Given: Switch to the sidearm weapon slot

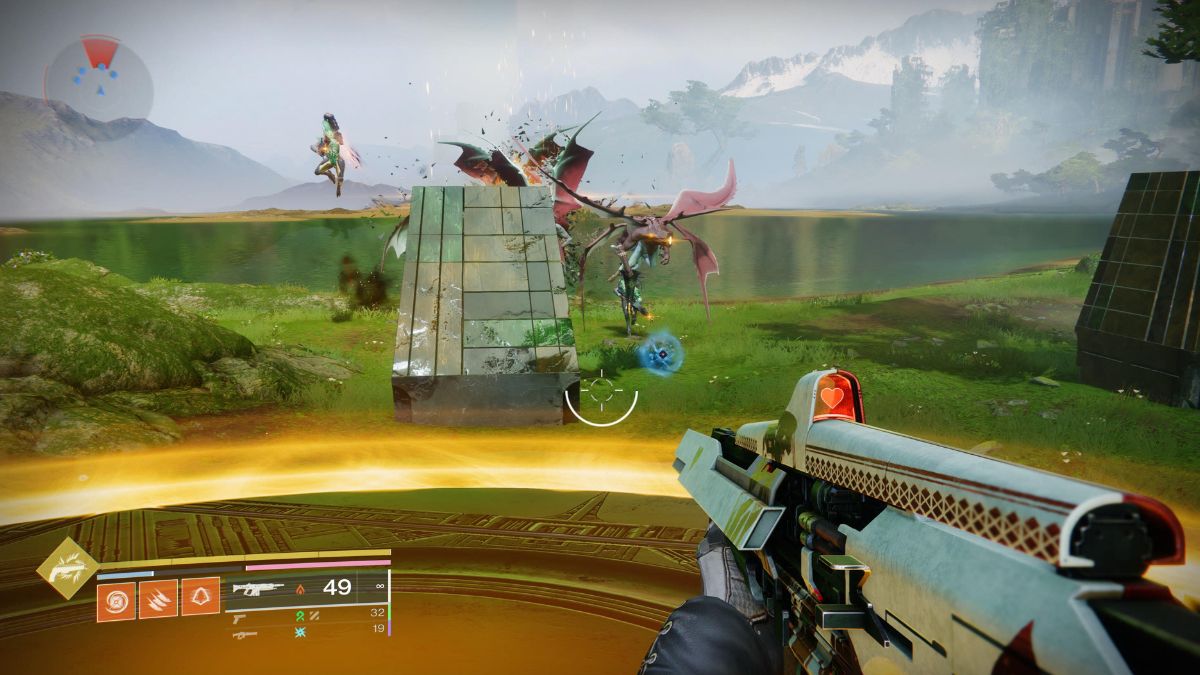Looking at the screenshot, I should [x=240, y=619].
